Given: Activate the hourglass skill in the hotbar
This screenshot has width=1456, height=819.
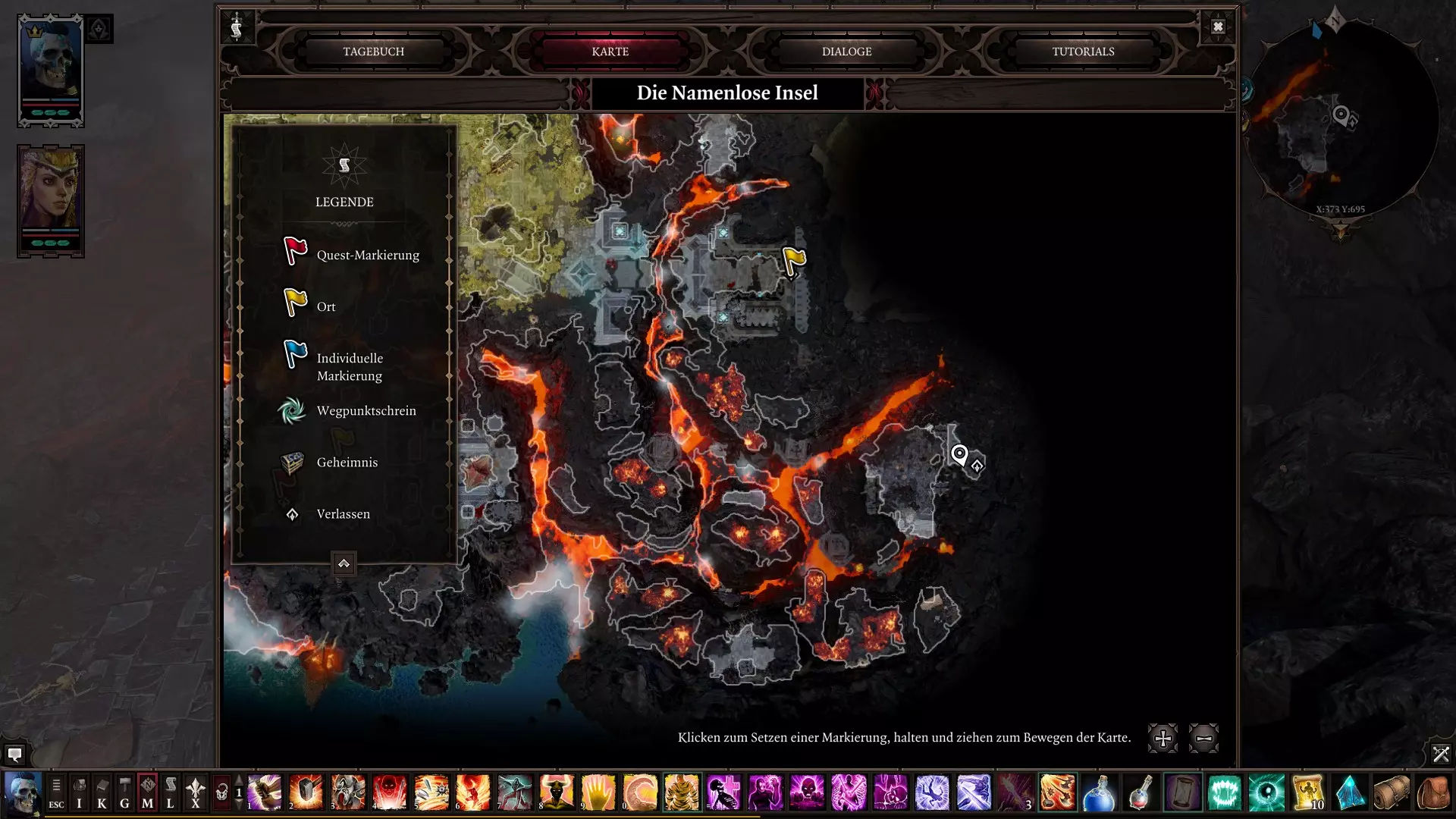Looking at the screenshot, I should tap(1182, 793).
